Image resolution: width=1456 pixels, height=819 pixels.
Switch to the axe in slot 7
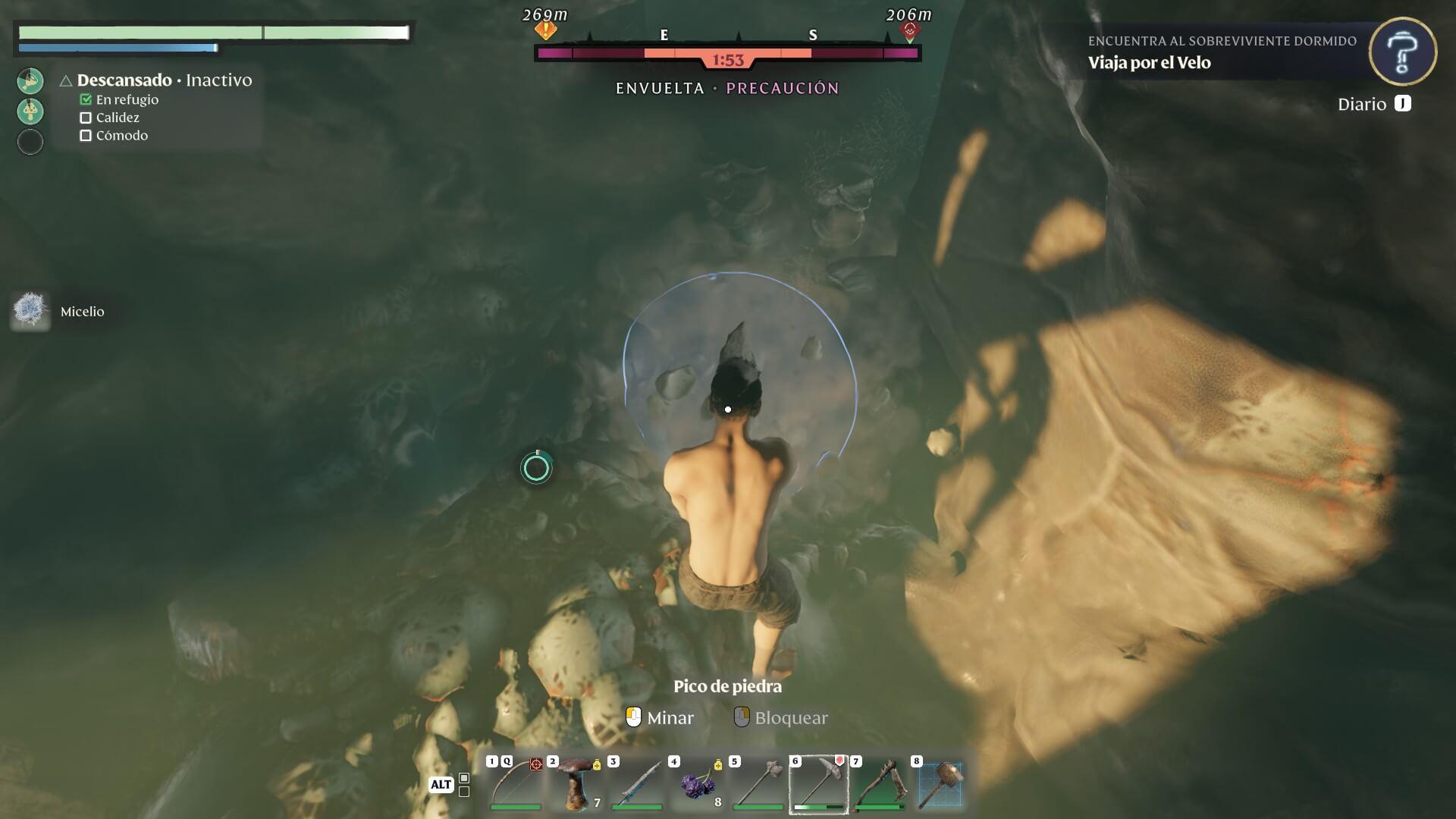pyautogui.click(x=880, y=784)
